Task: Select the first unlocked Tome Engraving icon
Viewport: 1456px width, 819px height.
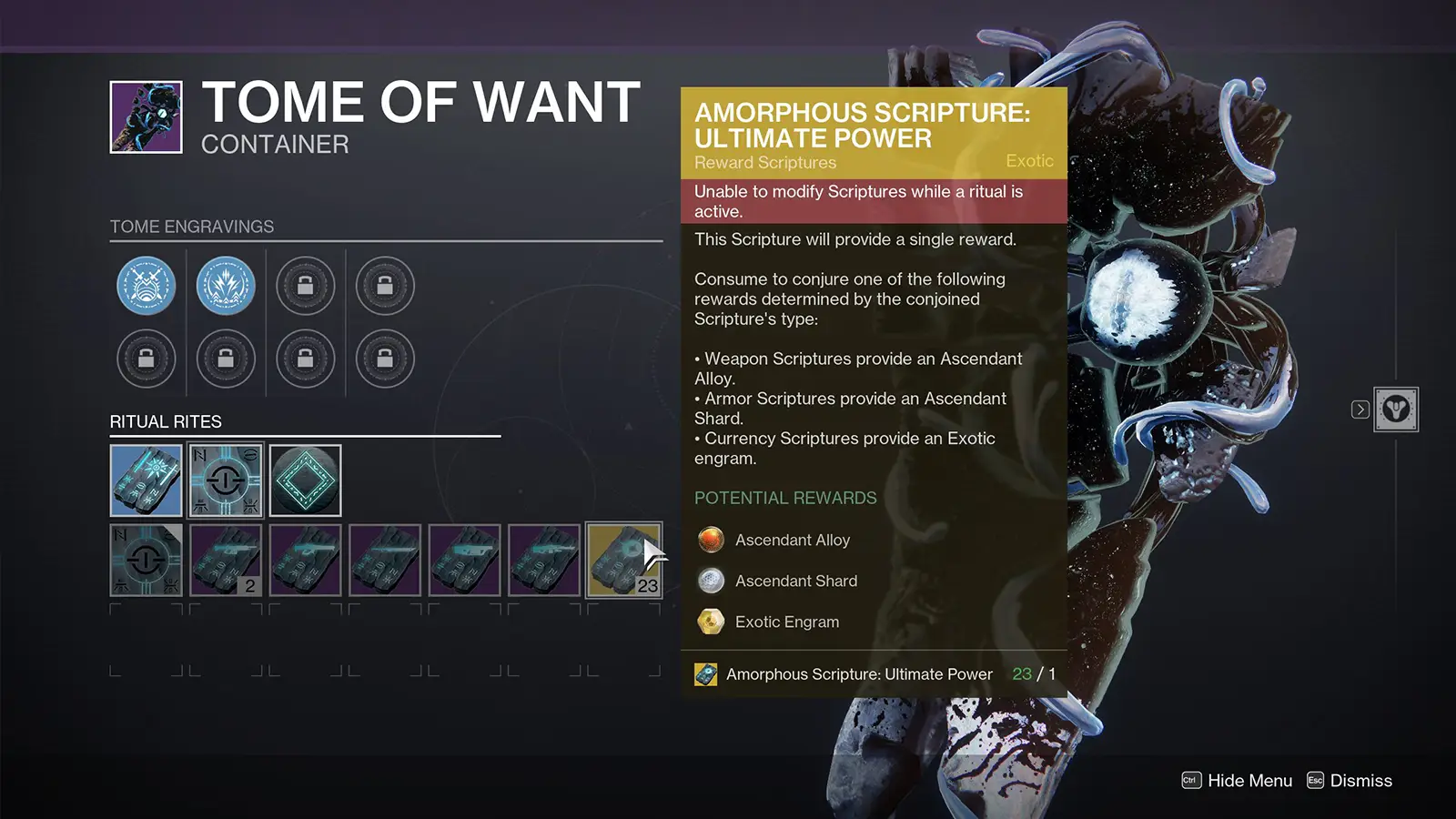Action: click(146, 286)
